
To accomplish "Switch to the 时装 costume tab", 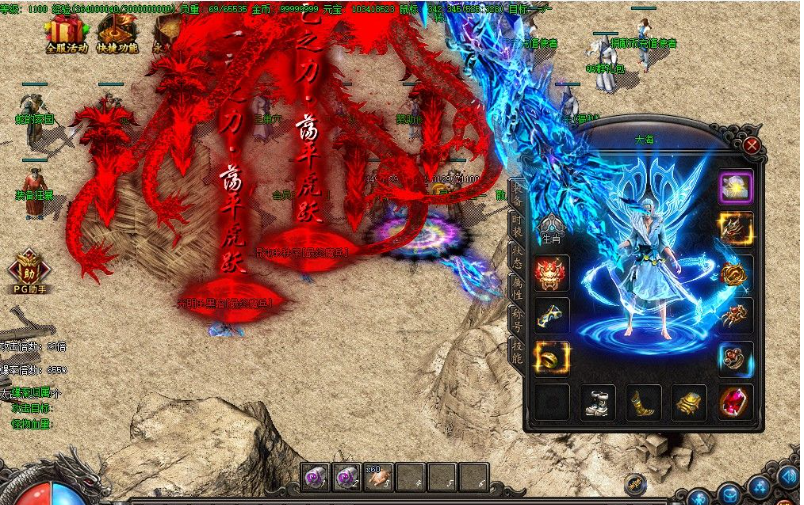I will tap(516, 223).
